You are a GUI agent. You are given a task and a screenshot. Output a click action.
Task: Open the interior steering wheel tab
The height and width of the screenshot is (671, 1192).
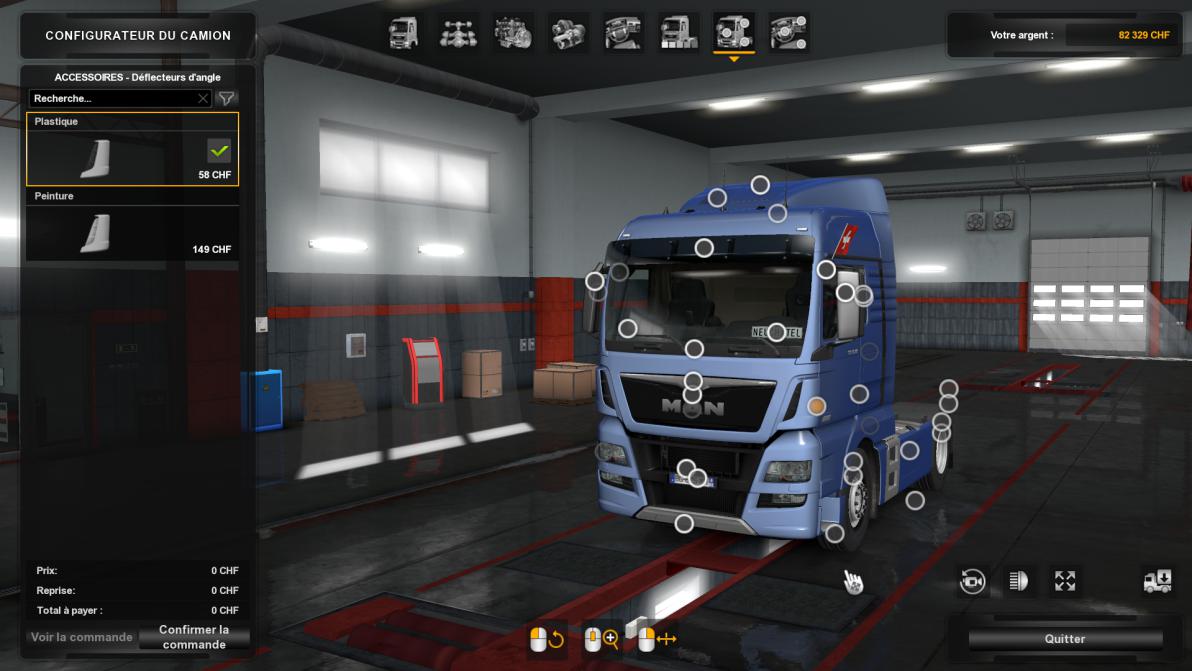pyautogui.click(x=623, y=33)
